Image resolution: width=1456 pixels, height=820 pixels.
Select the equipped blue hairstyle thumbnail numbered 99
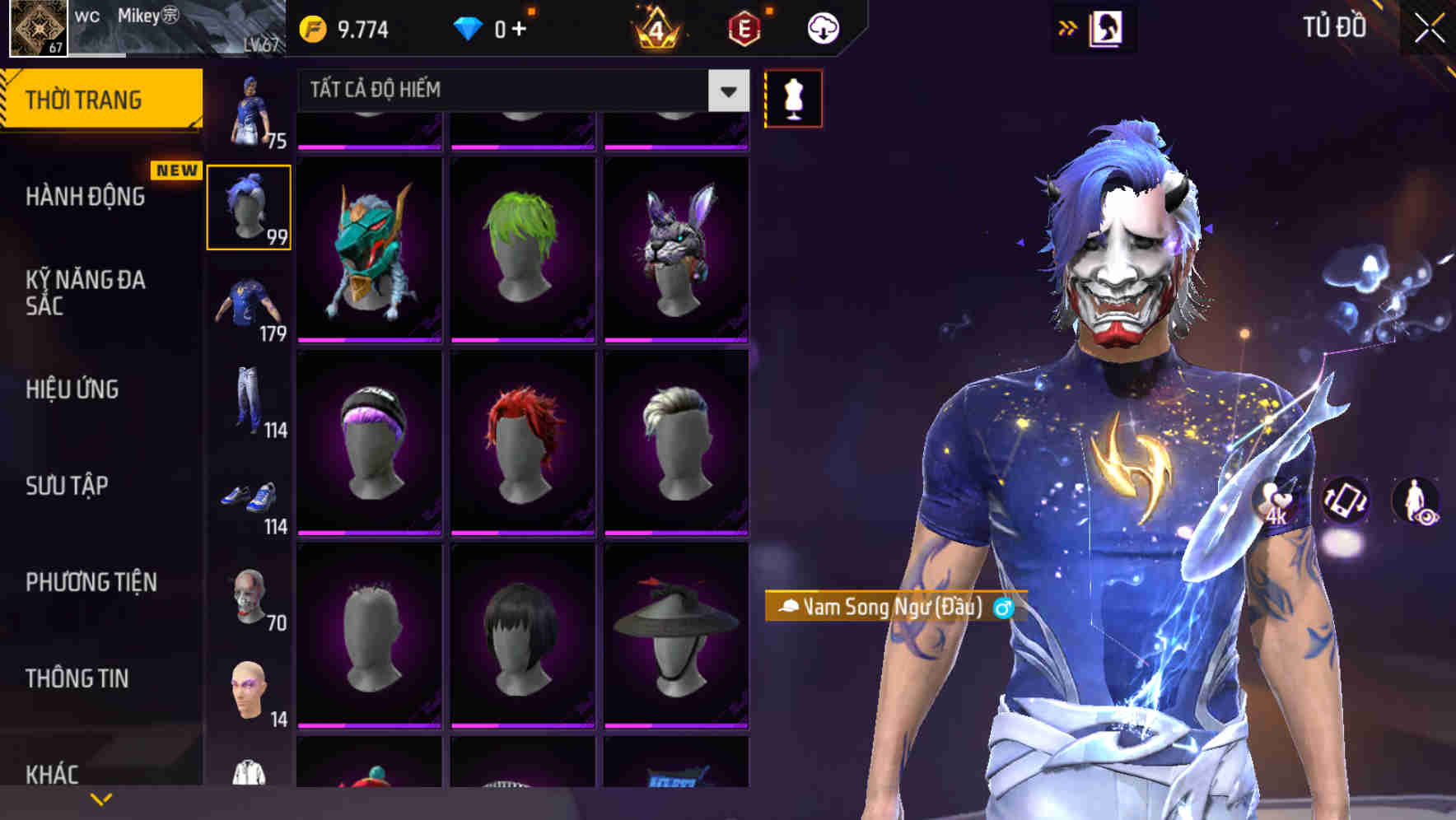coord(249,206)
